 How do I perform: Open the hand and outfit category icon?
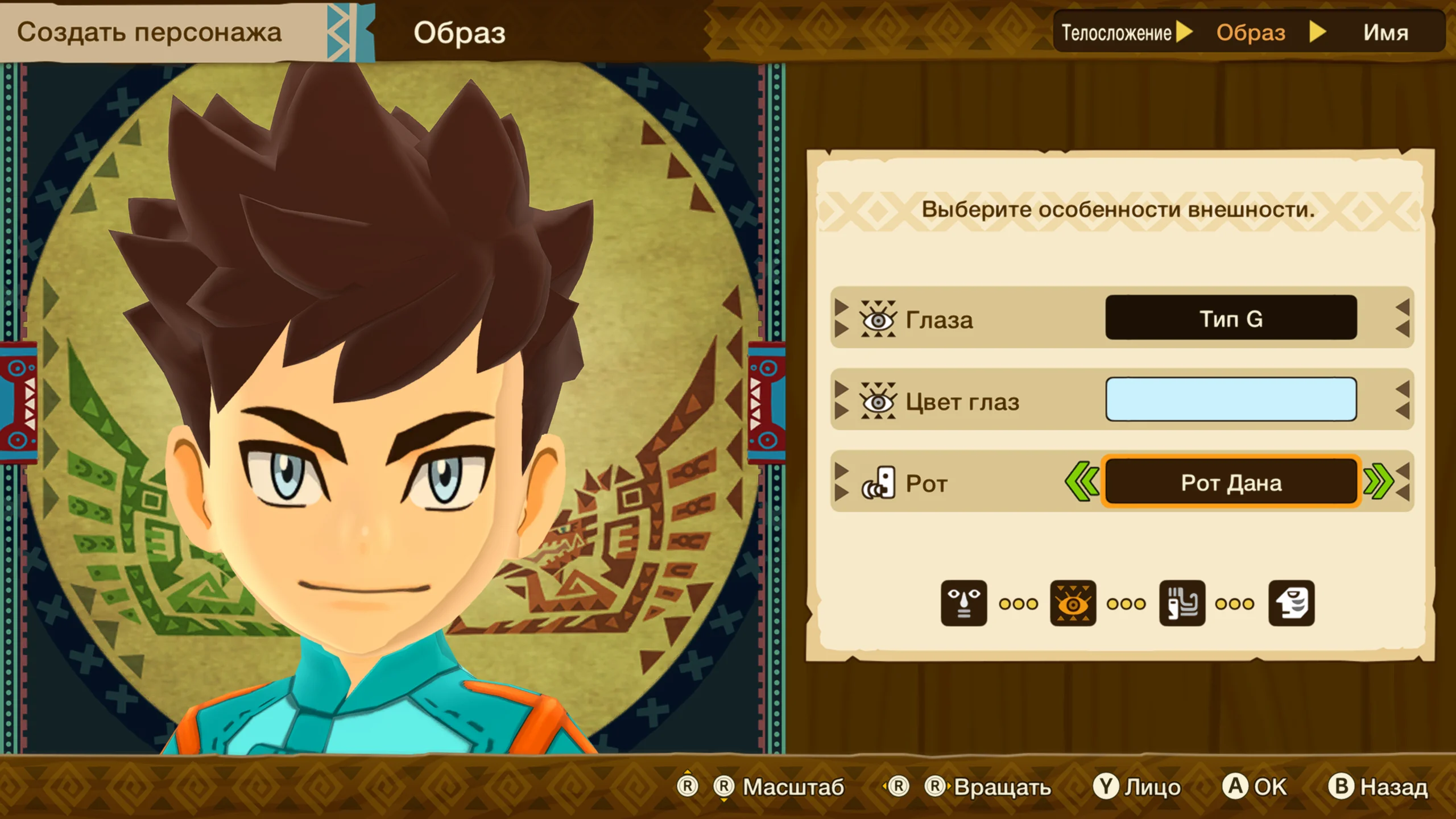[1182, 603]
